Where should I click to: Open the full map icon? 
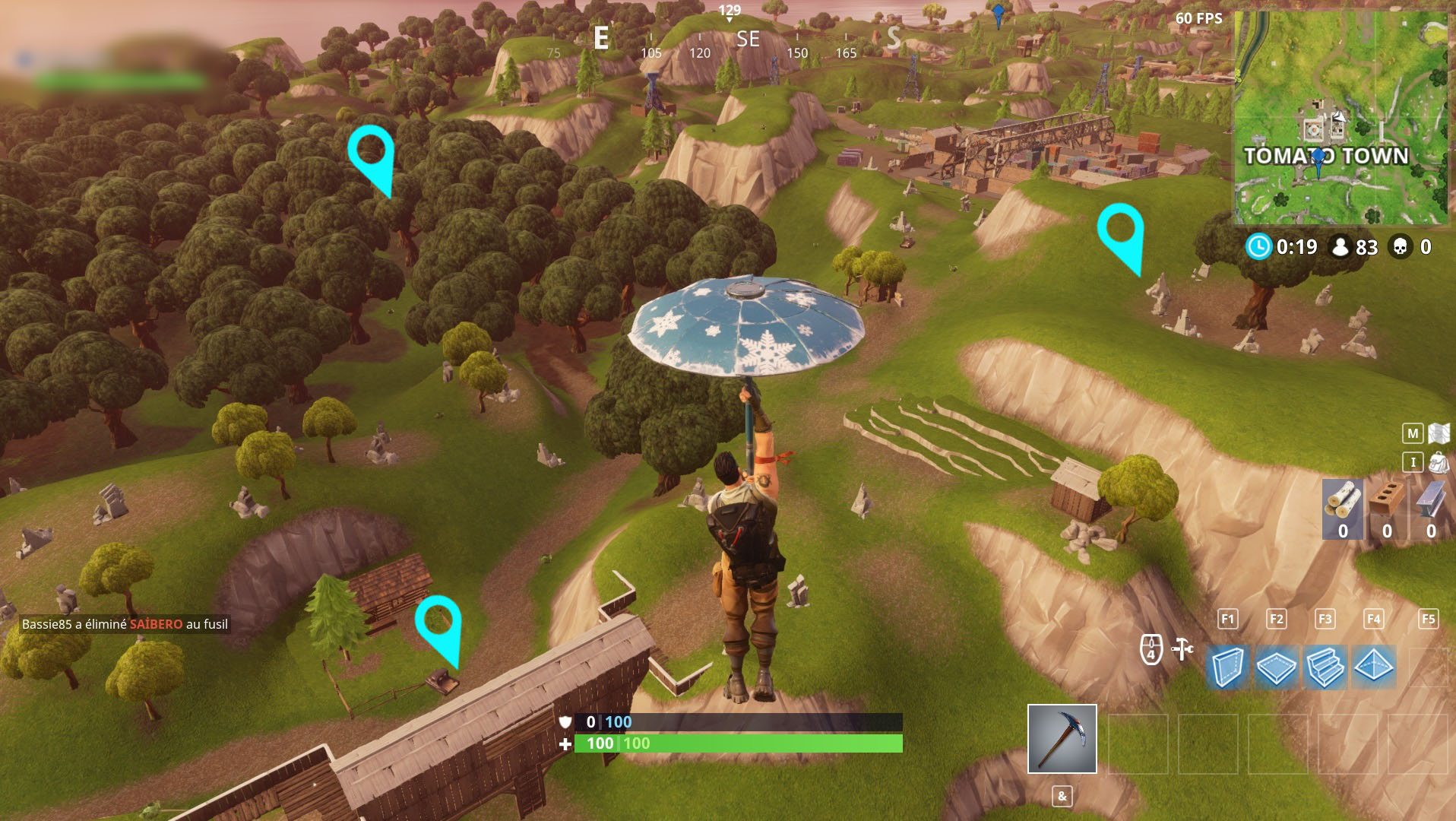pos(1439,433)
